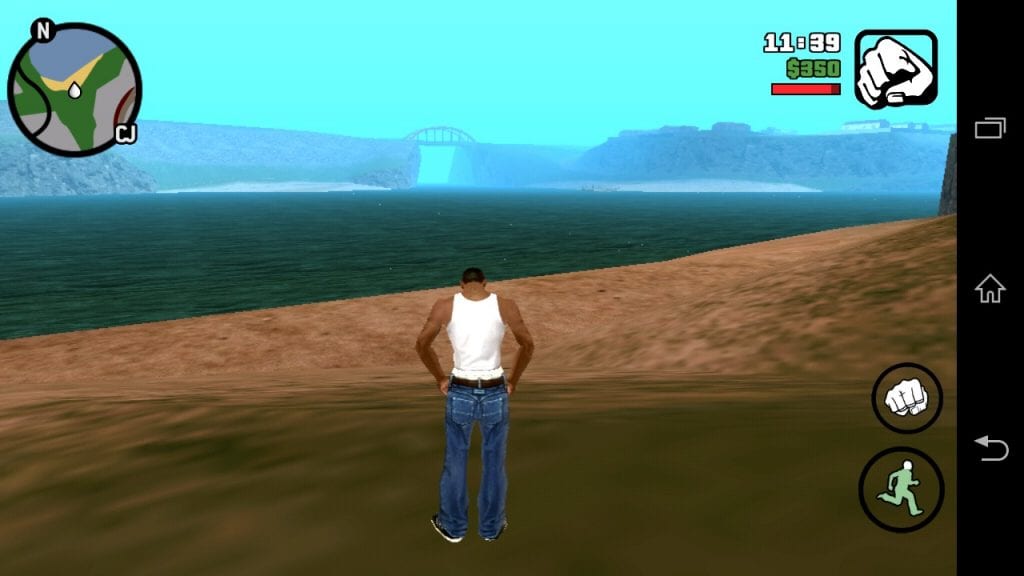Tap the fist weapon icon
The height and width of the screenshot is (576, 1024).
896,68
